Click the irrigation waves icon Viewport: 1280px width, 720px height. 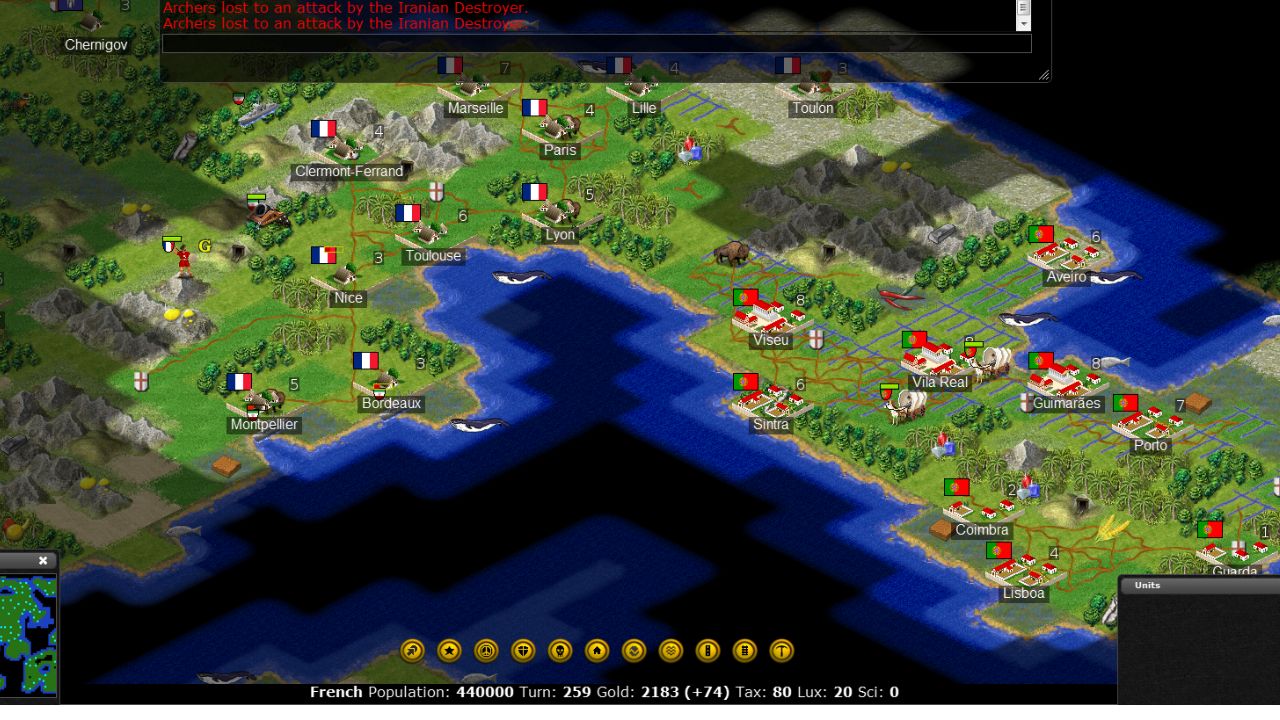(x=670, y=650)
